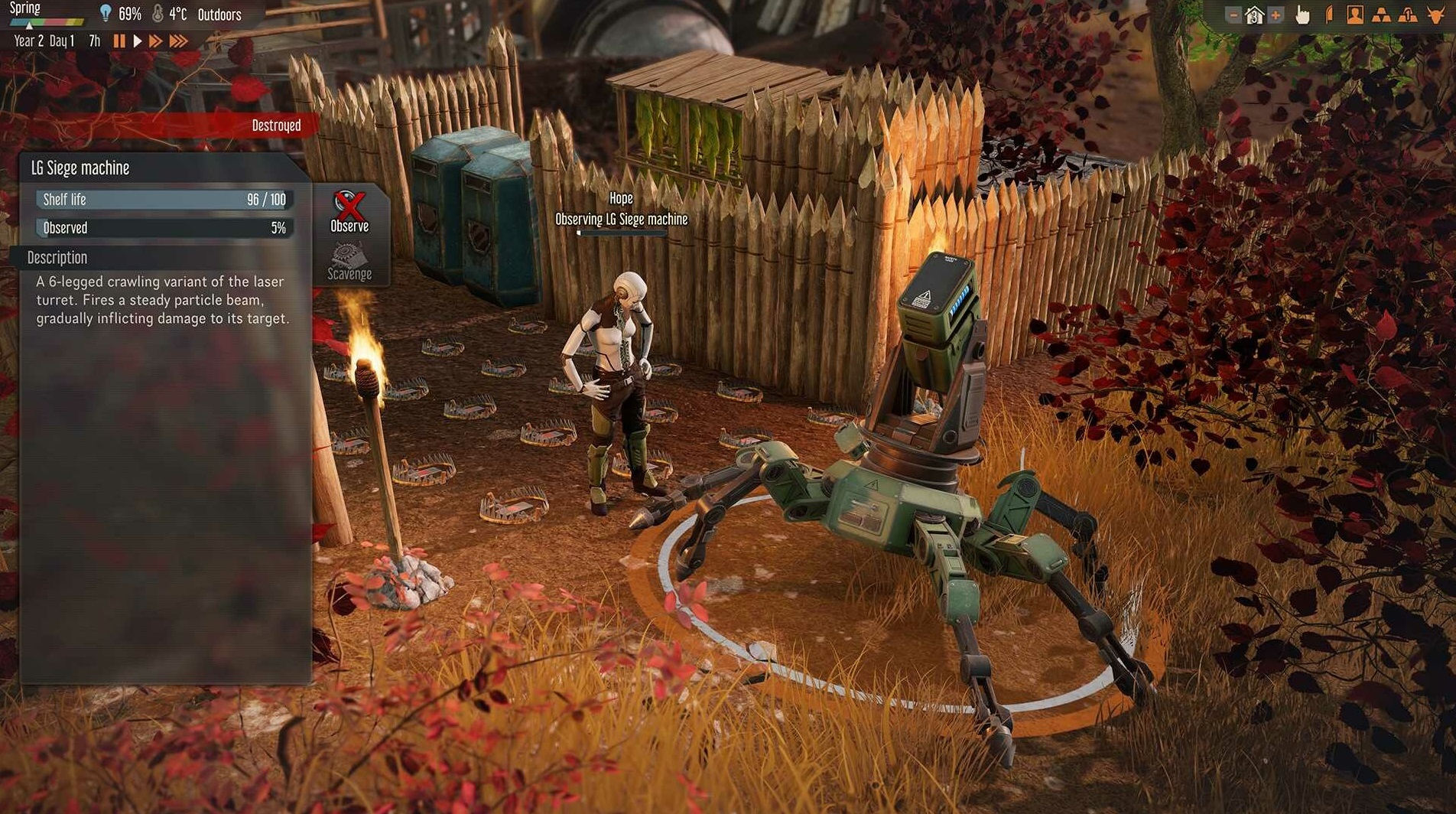The height and width of the screenshot is (814, 1456).
Task: Open the single resource counter icon
Action: [x=1408, y=14]
